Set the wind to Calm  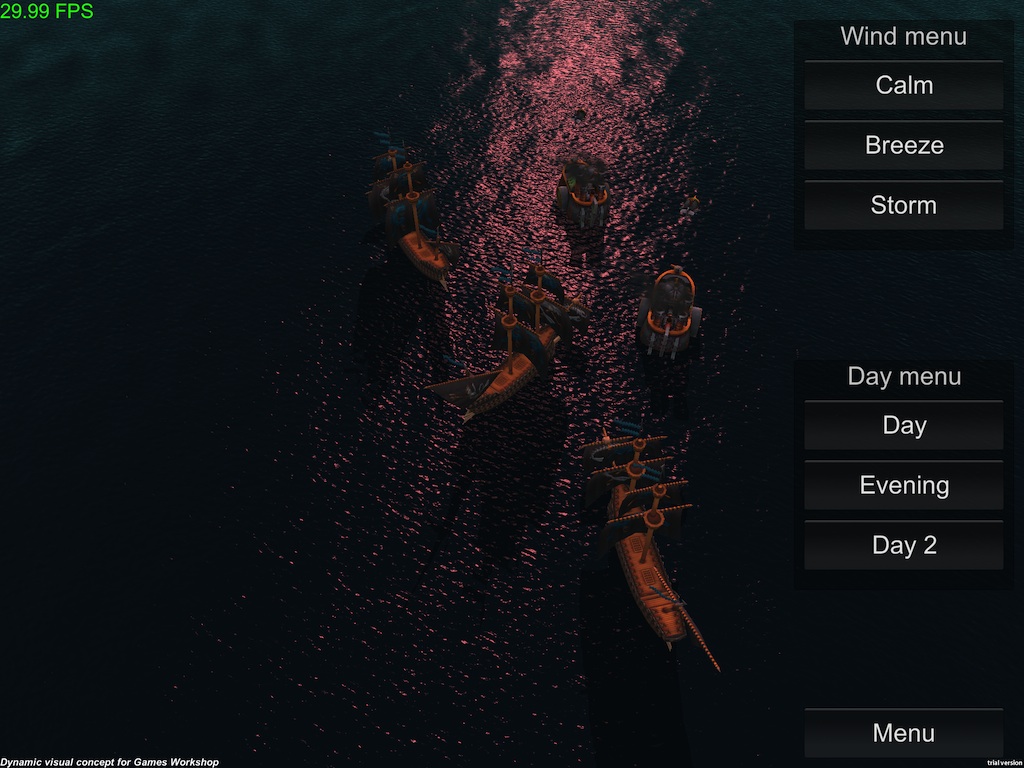click(904, 86)
